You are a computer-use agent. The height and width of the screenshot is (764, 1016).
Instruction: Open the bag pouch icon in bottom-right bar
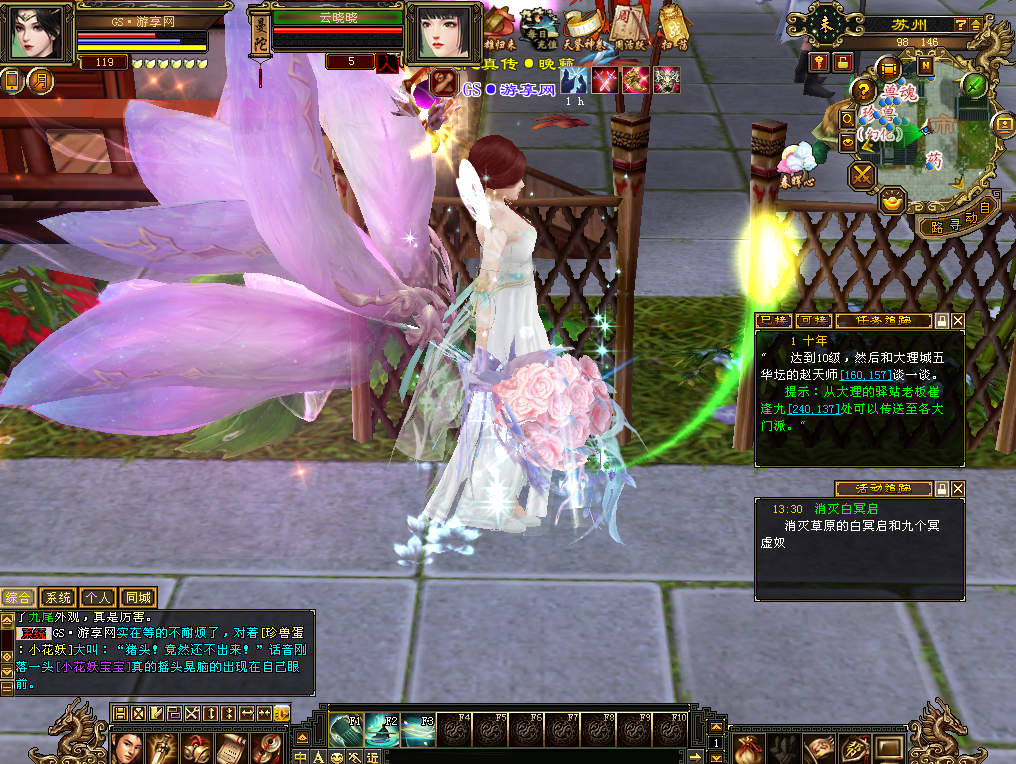[746, 747]
